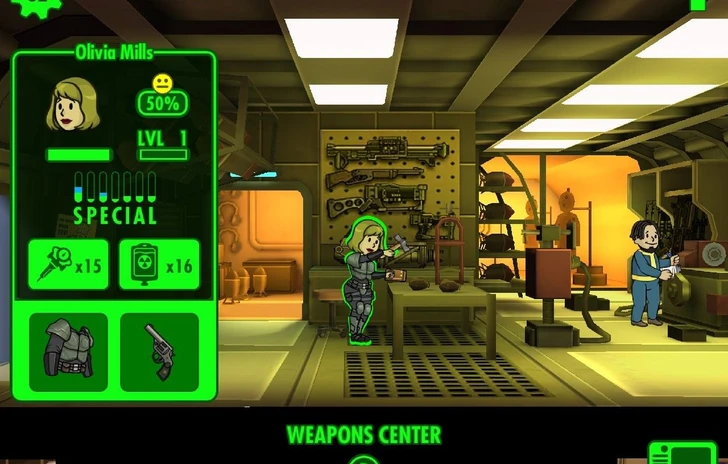Use a RadAway on Olivia Mills
Viewport: 728px width, 464px height.
pyautogui.click(x=159, y=265)
